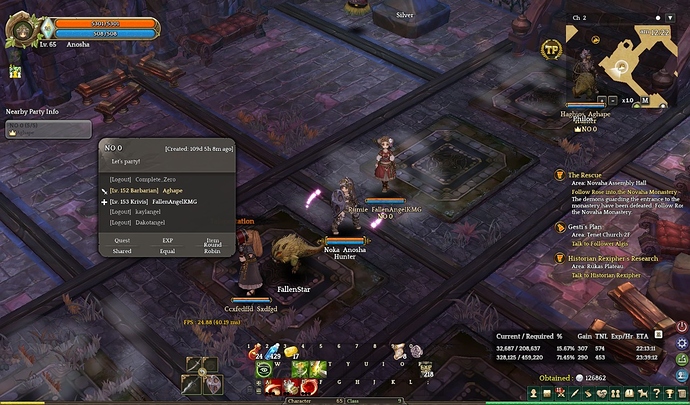The width and height of the screenshot is (690, 405).
Task: Click the M button under the minimap
Action: 648,100
